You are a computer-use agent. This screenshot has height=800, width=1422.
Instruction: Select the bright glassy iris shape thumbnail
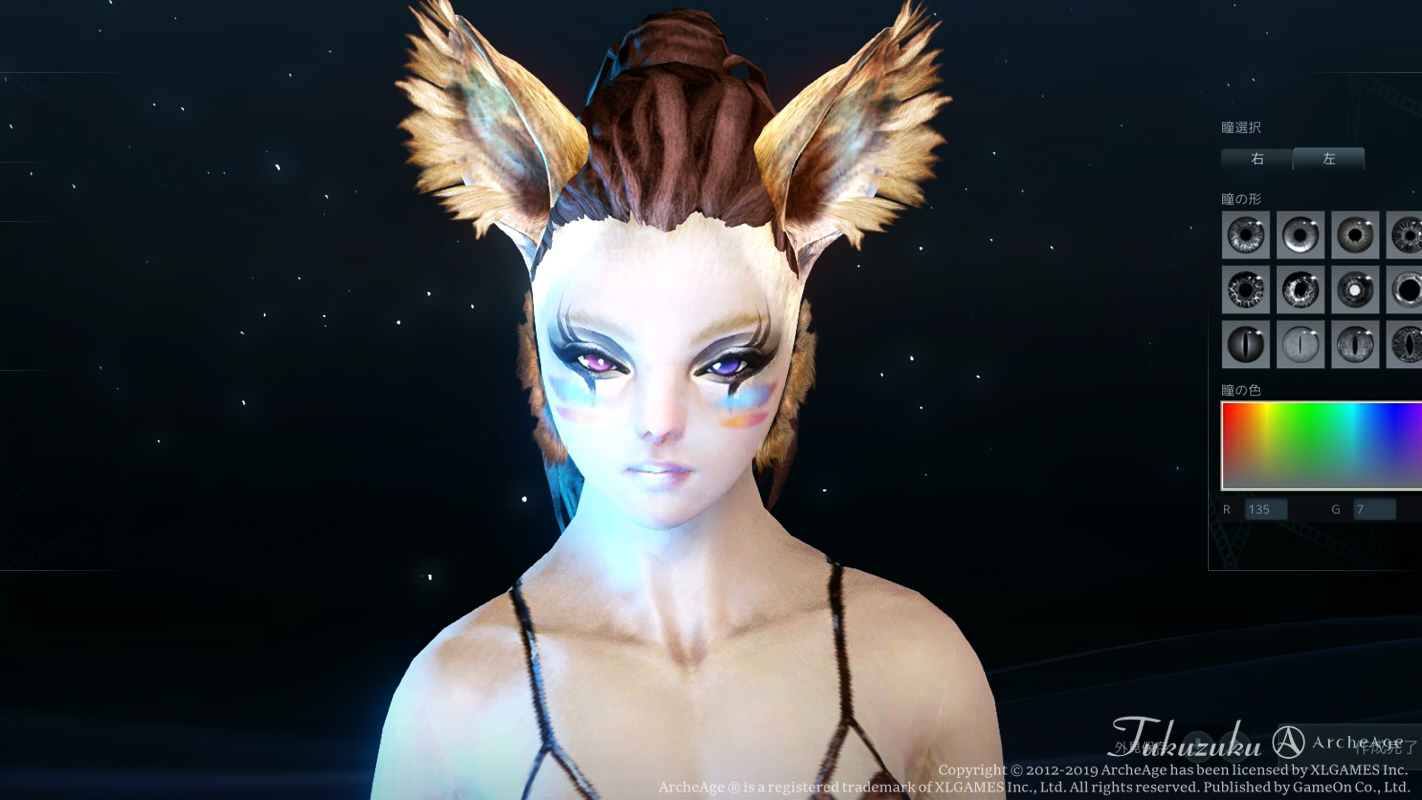(1300, 235)
